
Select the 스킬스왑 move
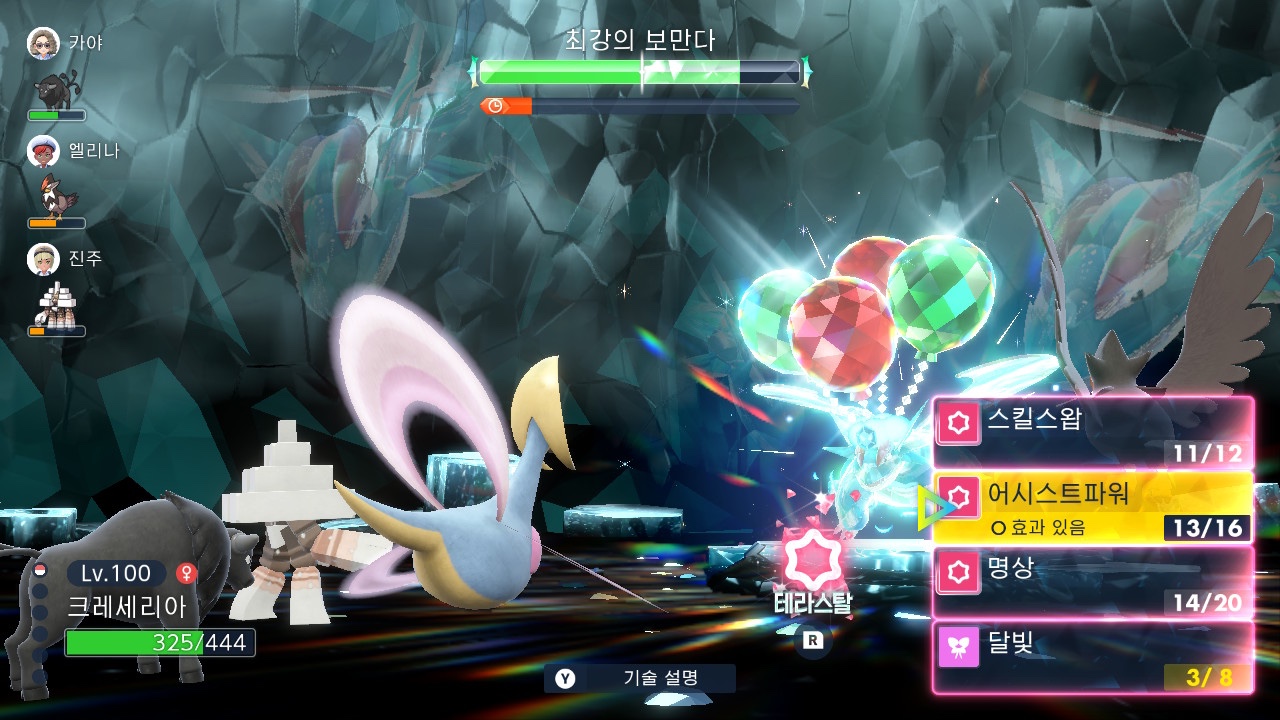1092,433
